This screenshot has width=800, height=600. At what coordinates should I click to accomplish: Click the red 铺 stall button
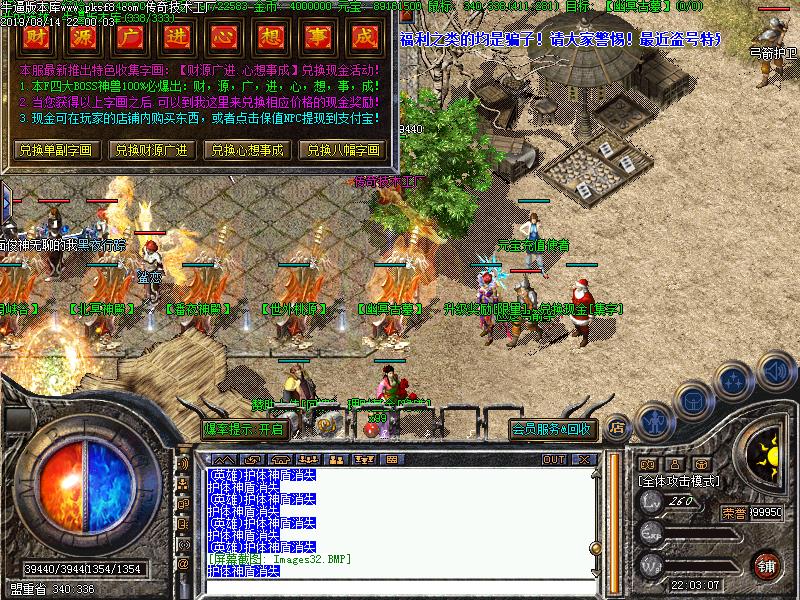pos(767,565)
